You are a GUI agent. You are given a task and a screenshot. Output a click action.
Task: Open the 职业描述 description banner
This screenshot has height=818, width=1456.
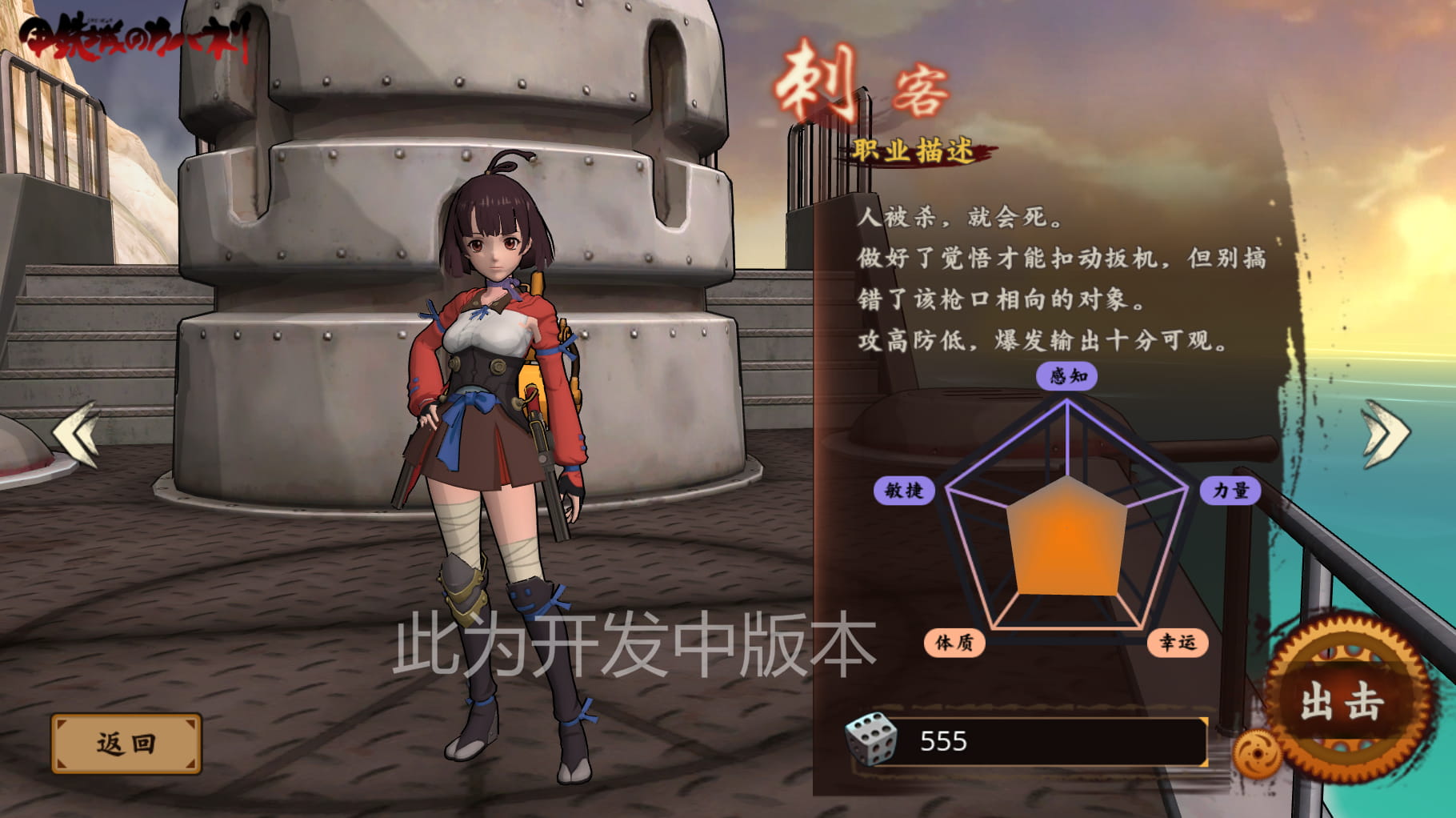[915, 151]
